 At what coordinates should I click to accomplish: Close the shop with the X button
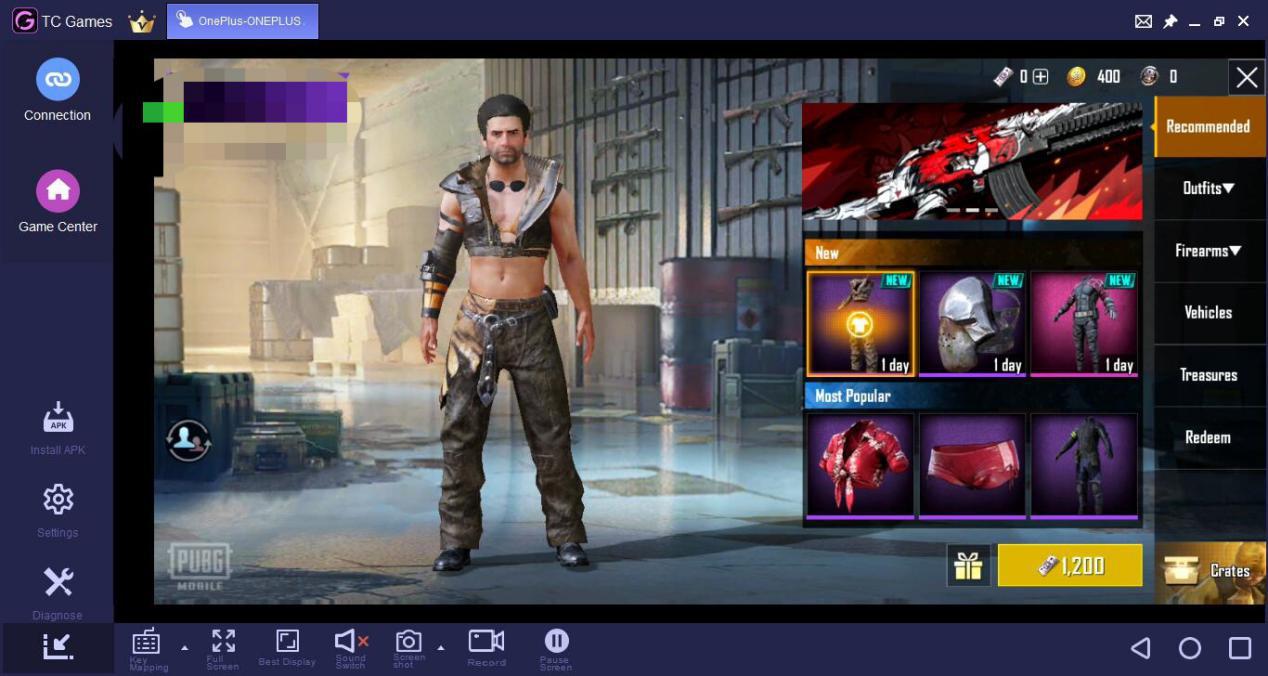click(1246, 77)
